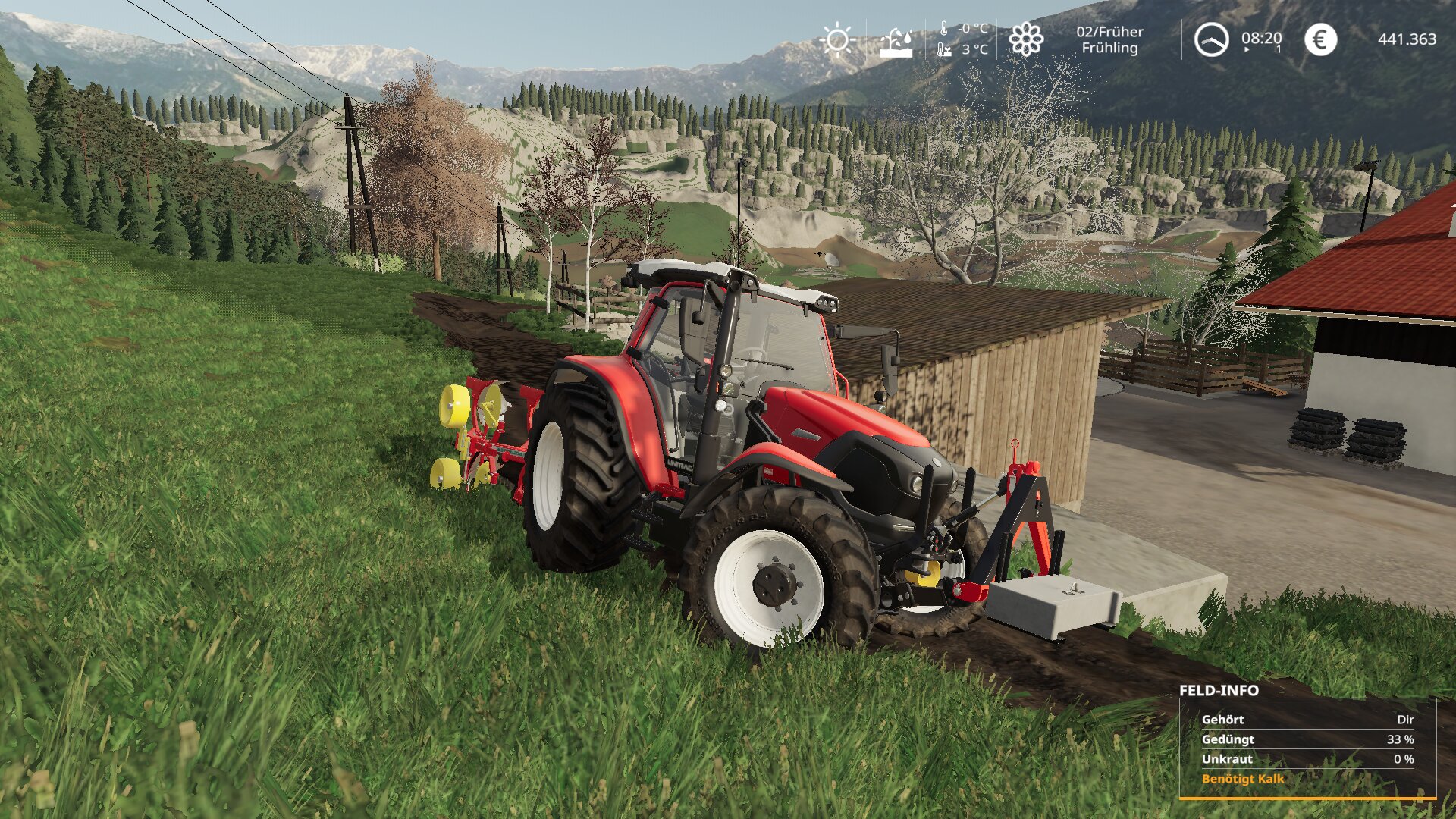
Task: Click the air temperature thermometer icon
Action: pyautogui.click(x=943, y=30)
